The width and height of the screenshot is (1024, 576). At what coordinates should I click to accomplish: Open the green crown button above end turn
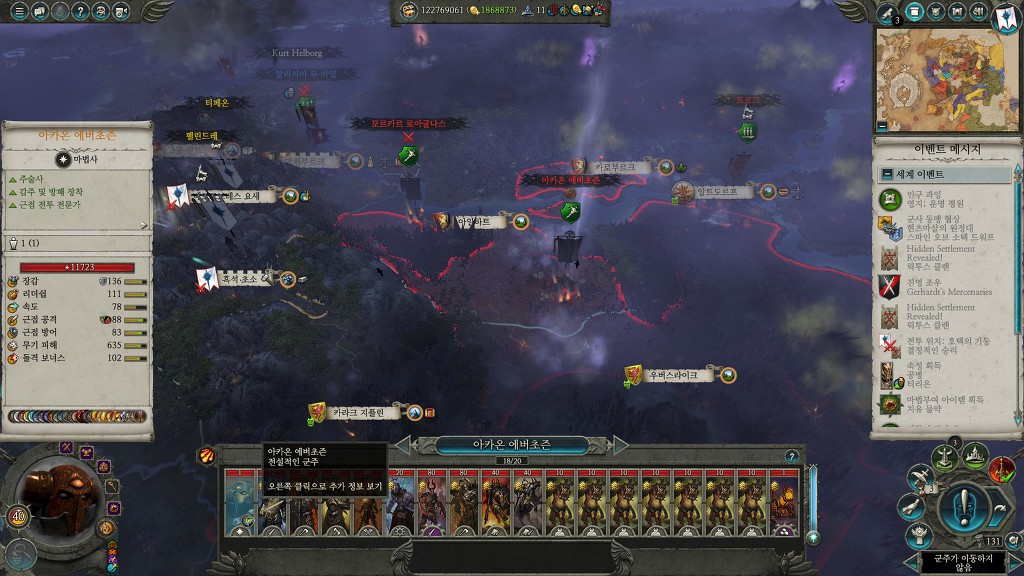974,457
